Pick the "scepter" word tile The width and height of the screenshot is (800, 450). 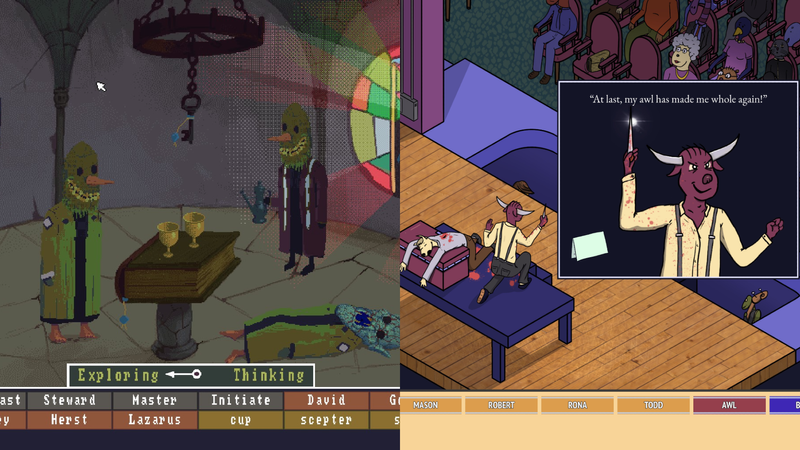point(325,420)
